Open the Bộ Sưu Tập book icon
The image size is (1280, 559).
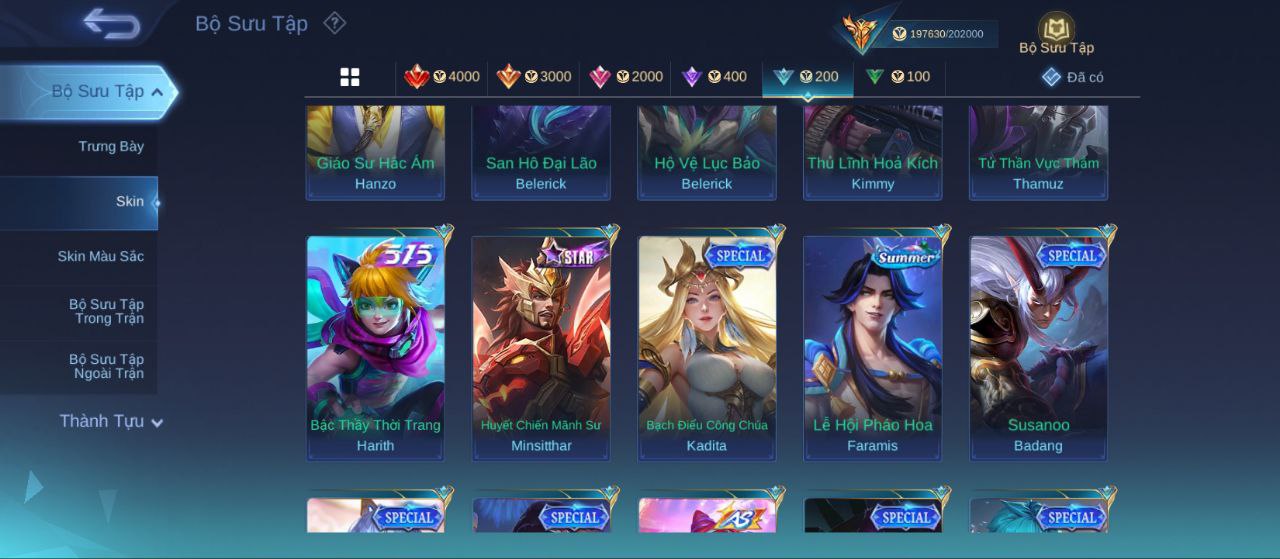pos(1056,32)
